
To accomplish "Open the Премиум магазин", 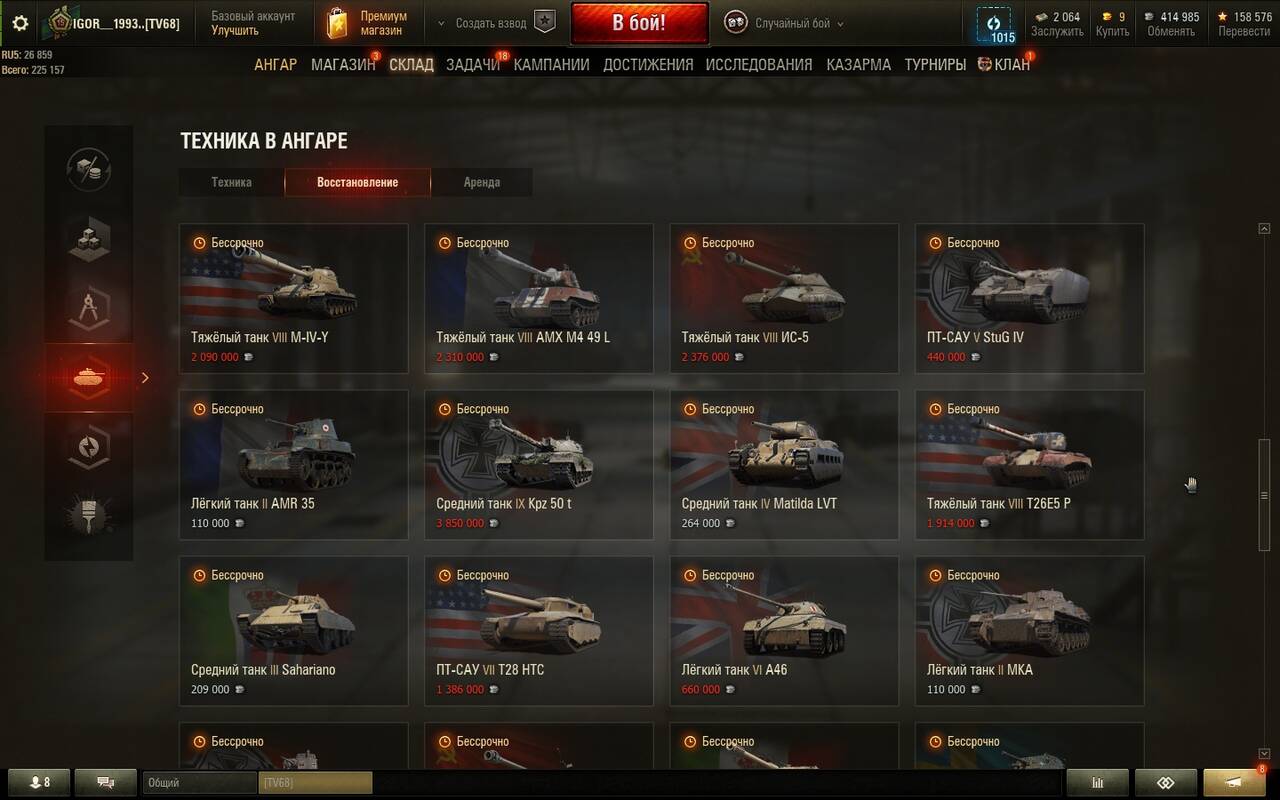I will tap(370, 23).
